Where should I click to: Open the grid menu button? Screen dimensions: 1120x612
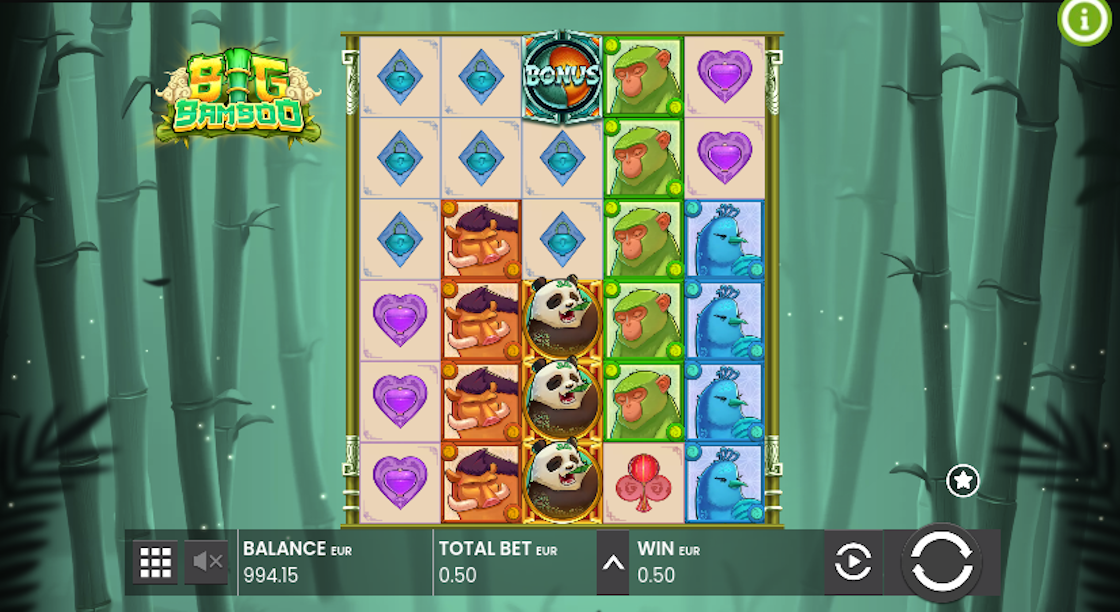tap(155, 562)
